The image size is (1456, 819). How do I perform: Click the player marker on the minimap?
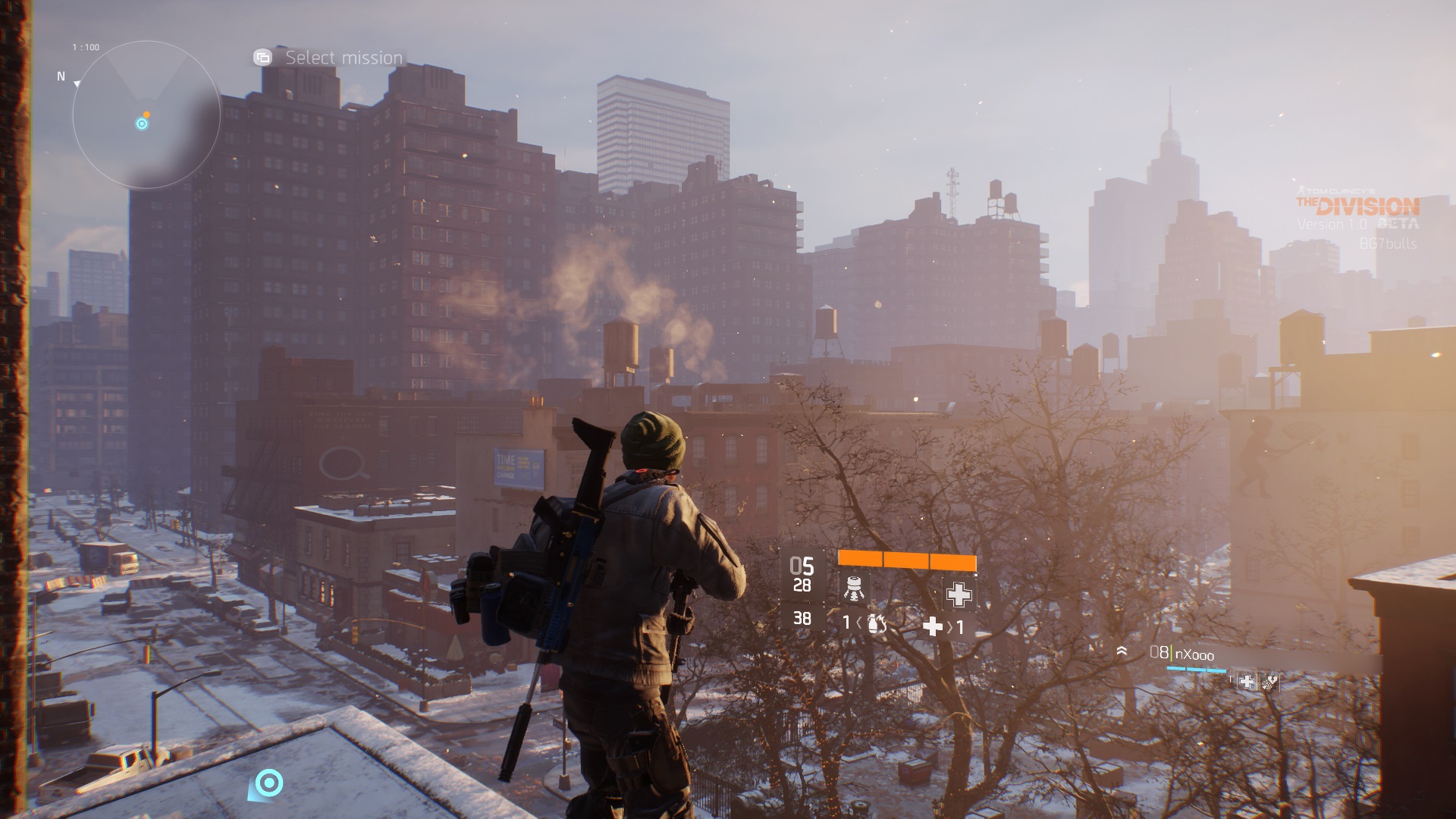tap(142, 124)
